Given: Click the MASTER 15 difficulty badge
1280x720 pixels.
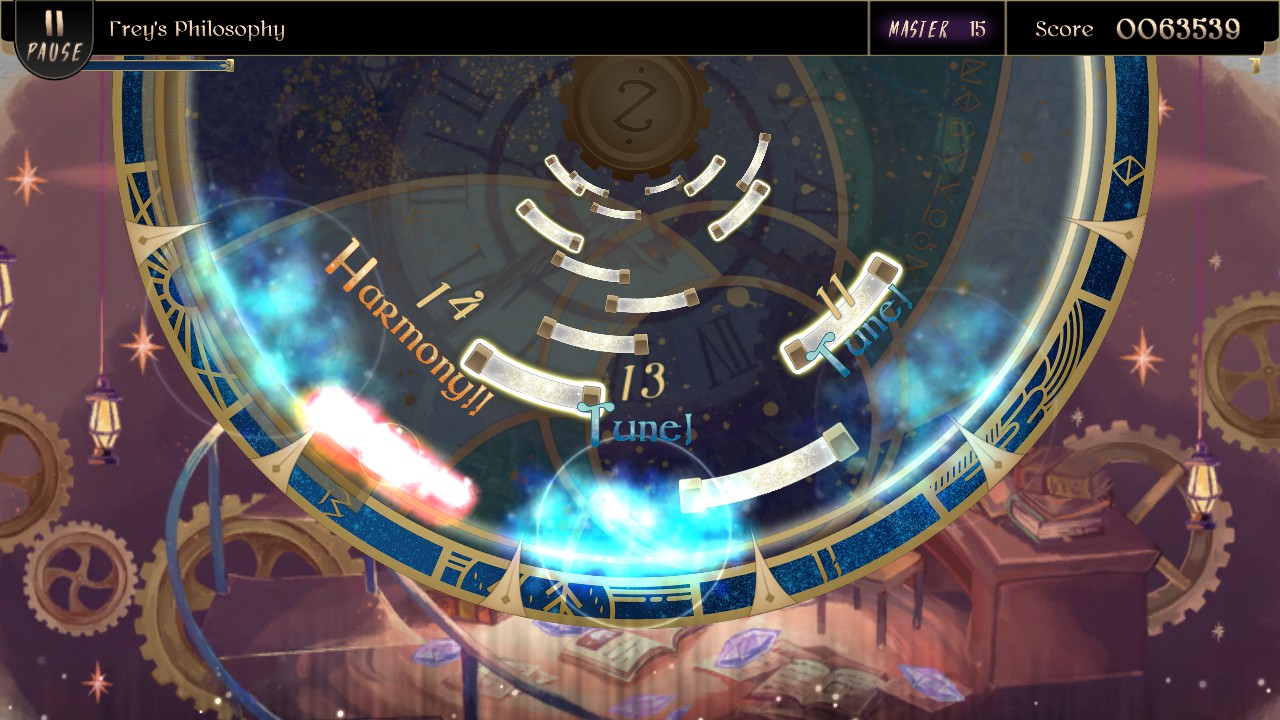Looking at the screenshot, I should [936, 29].
